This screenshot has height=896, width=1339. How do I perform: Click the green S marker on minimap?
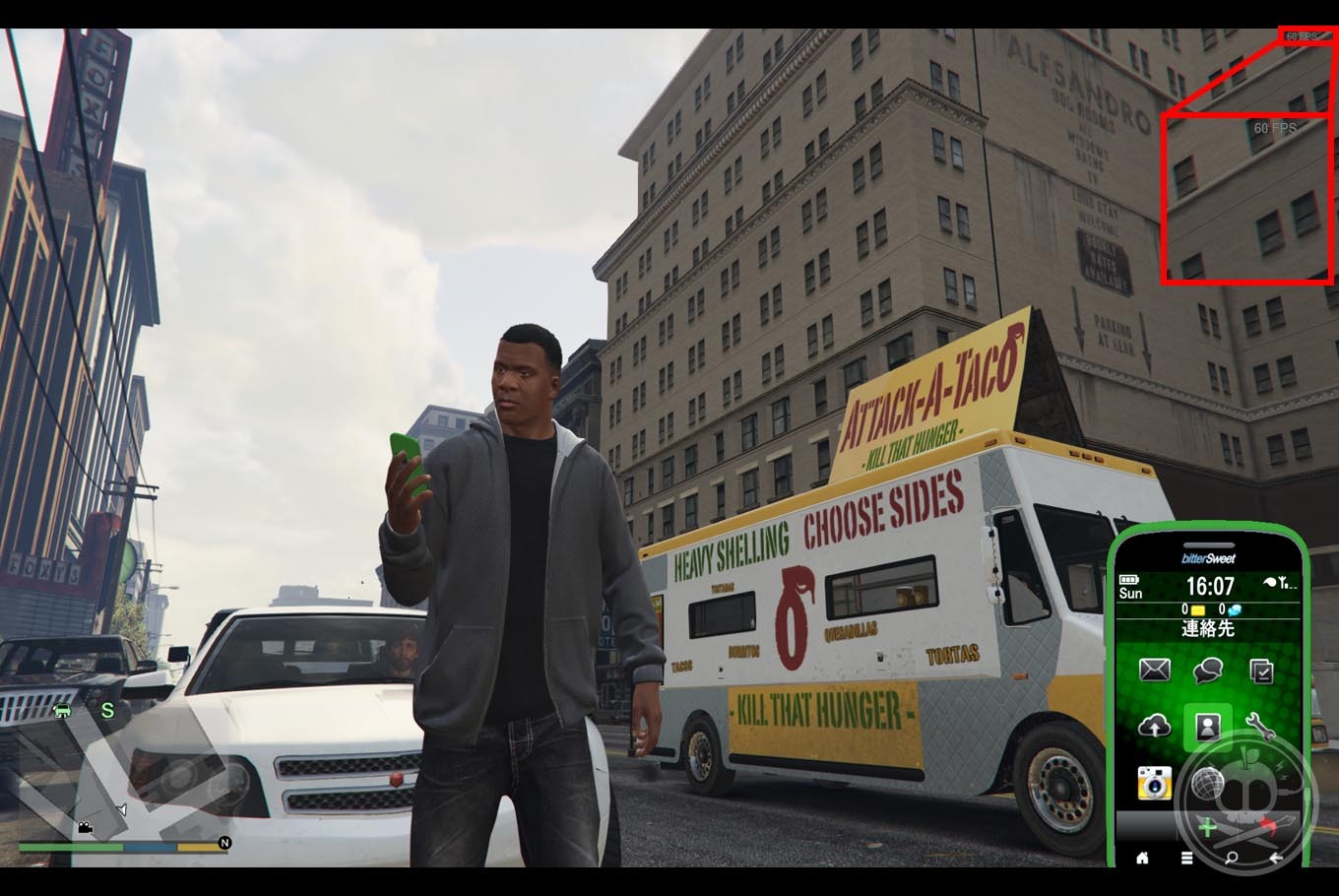pyautogui.click(x=107, y=710)
